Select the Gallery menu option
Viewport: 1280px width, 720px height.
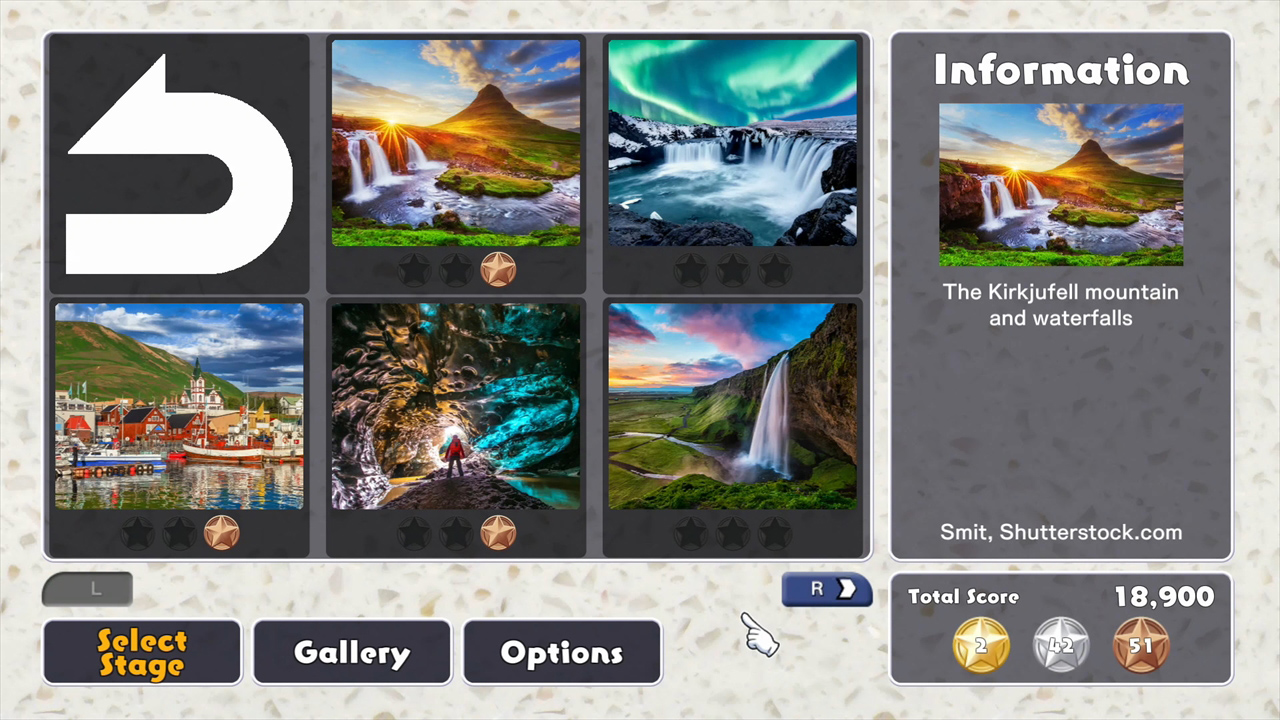[x=351, y=652]
